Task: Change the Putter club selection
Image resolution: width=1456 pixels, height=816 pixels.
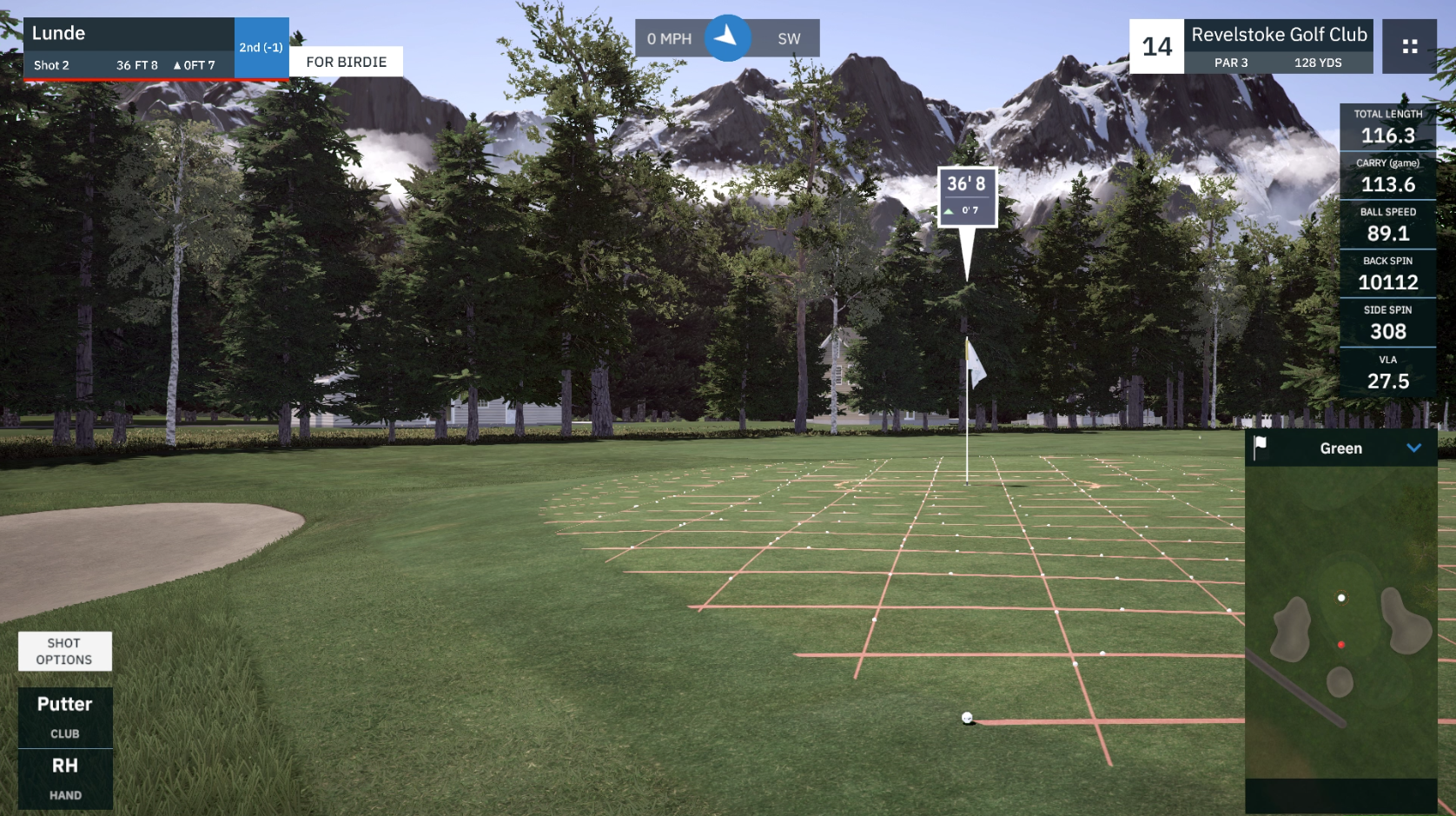Action: [x=65, y=717]
